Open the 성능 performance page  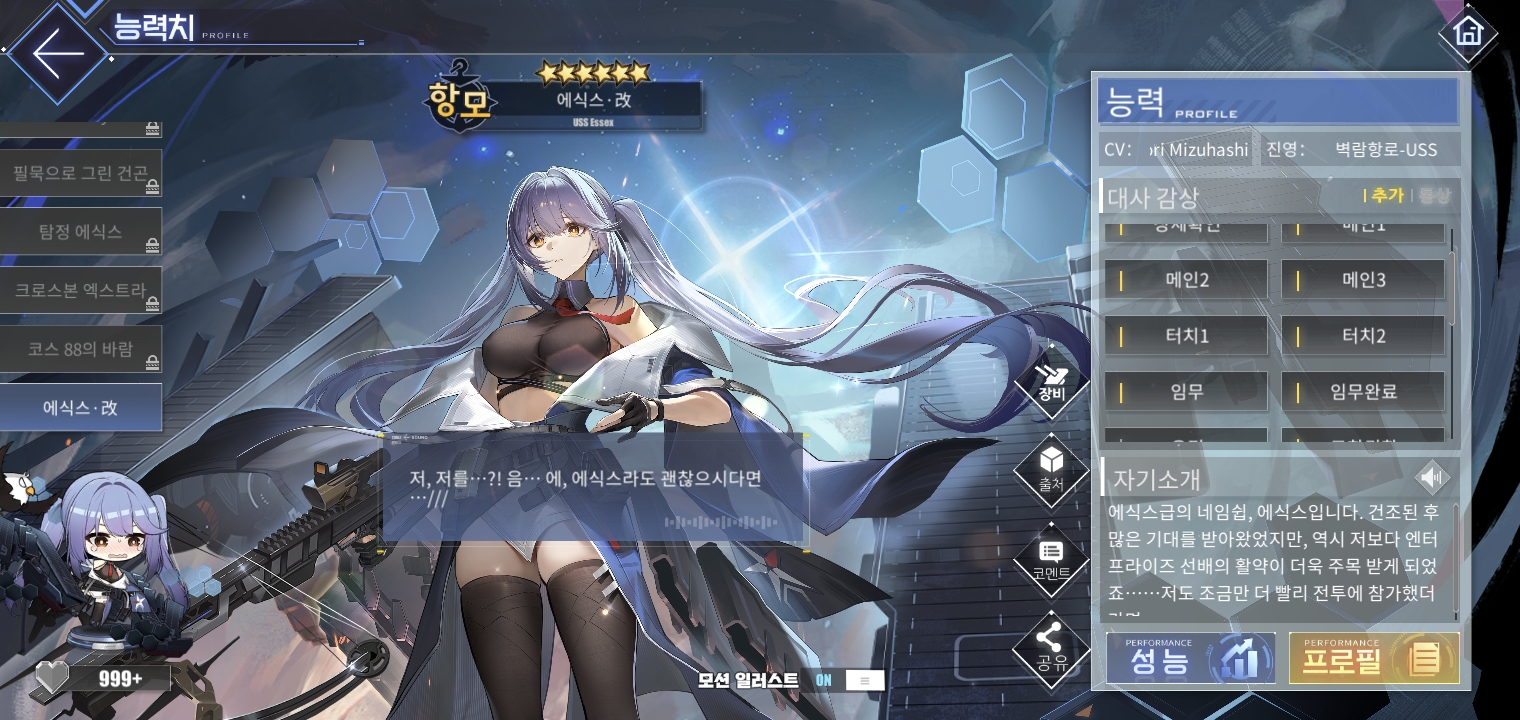pos(1190,658)
